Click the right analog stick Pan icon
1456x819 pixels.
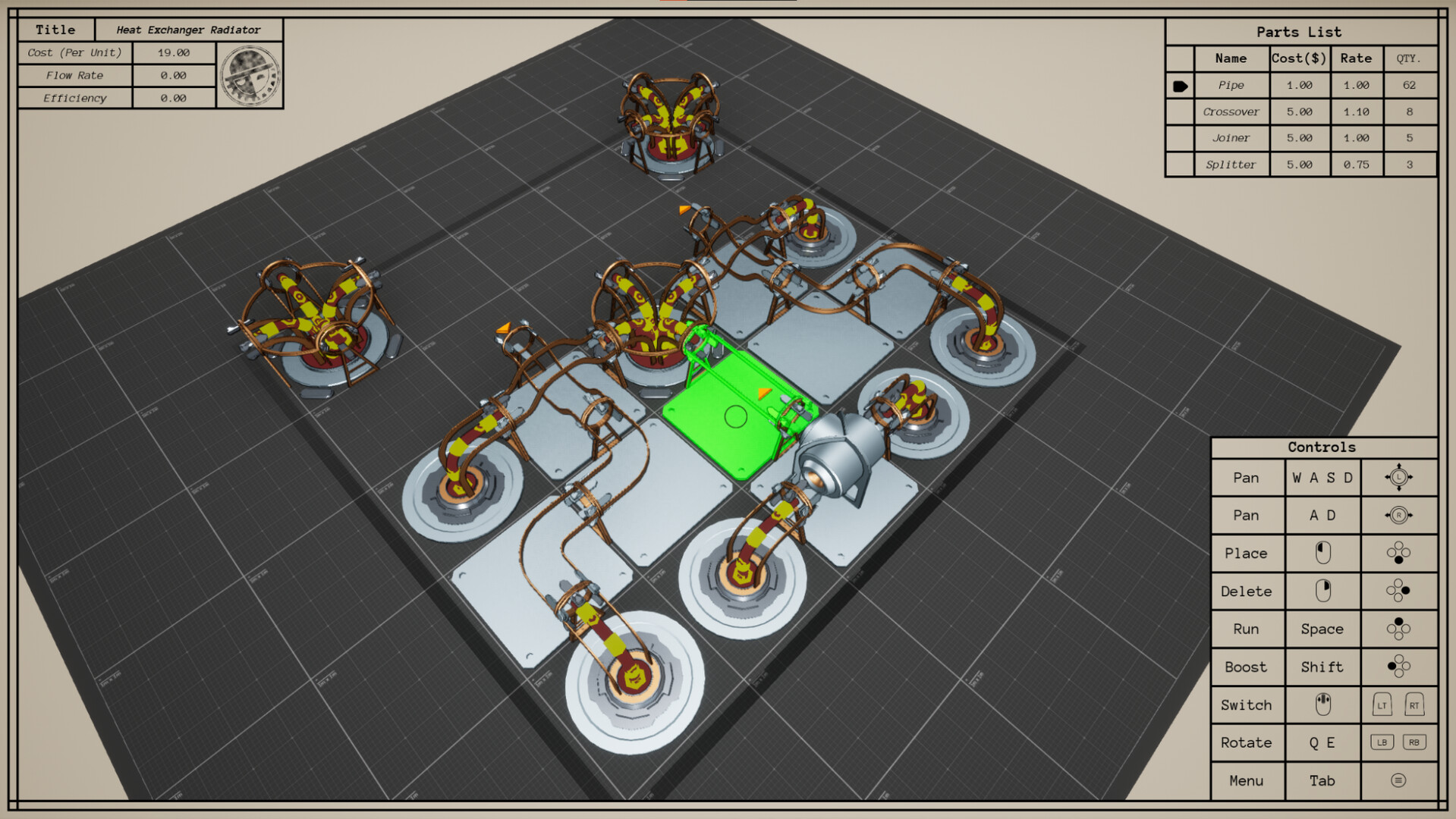click(1400, 515)
